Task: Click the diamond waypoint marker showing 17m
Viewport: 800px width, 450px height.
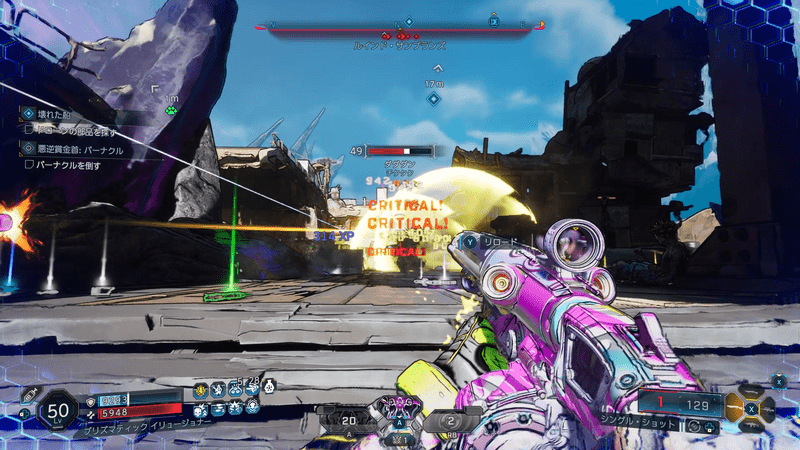Action: click(x=433, y=98)
